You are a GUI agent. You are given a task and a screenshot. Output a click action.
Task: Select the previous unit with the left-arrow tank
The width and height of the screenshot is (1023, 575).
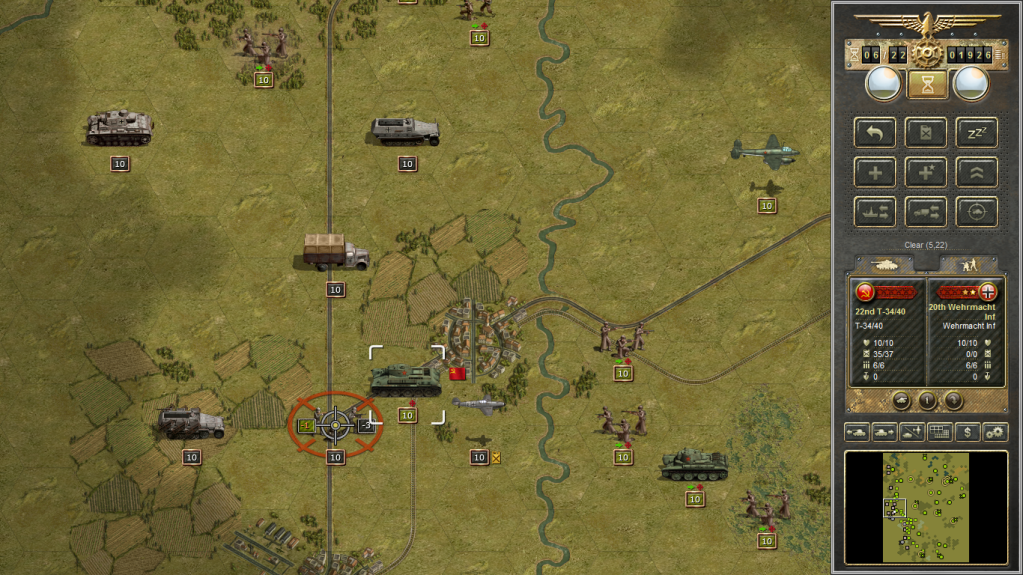[x=858, y=432]
